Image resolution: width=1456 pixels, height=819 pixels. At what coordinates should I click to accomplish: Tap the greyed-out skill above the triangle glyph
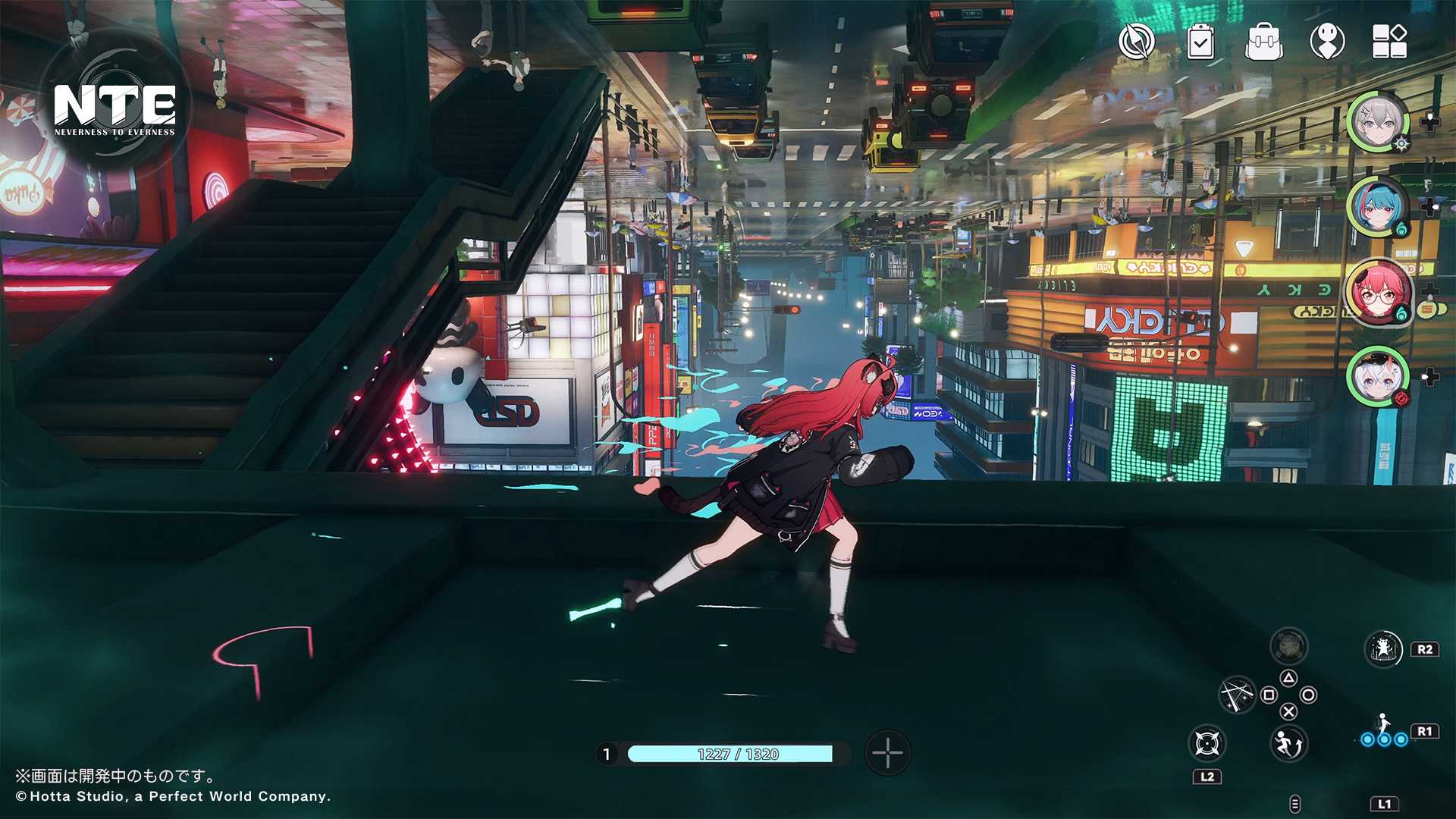1288,647
